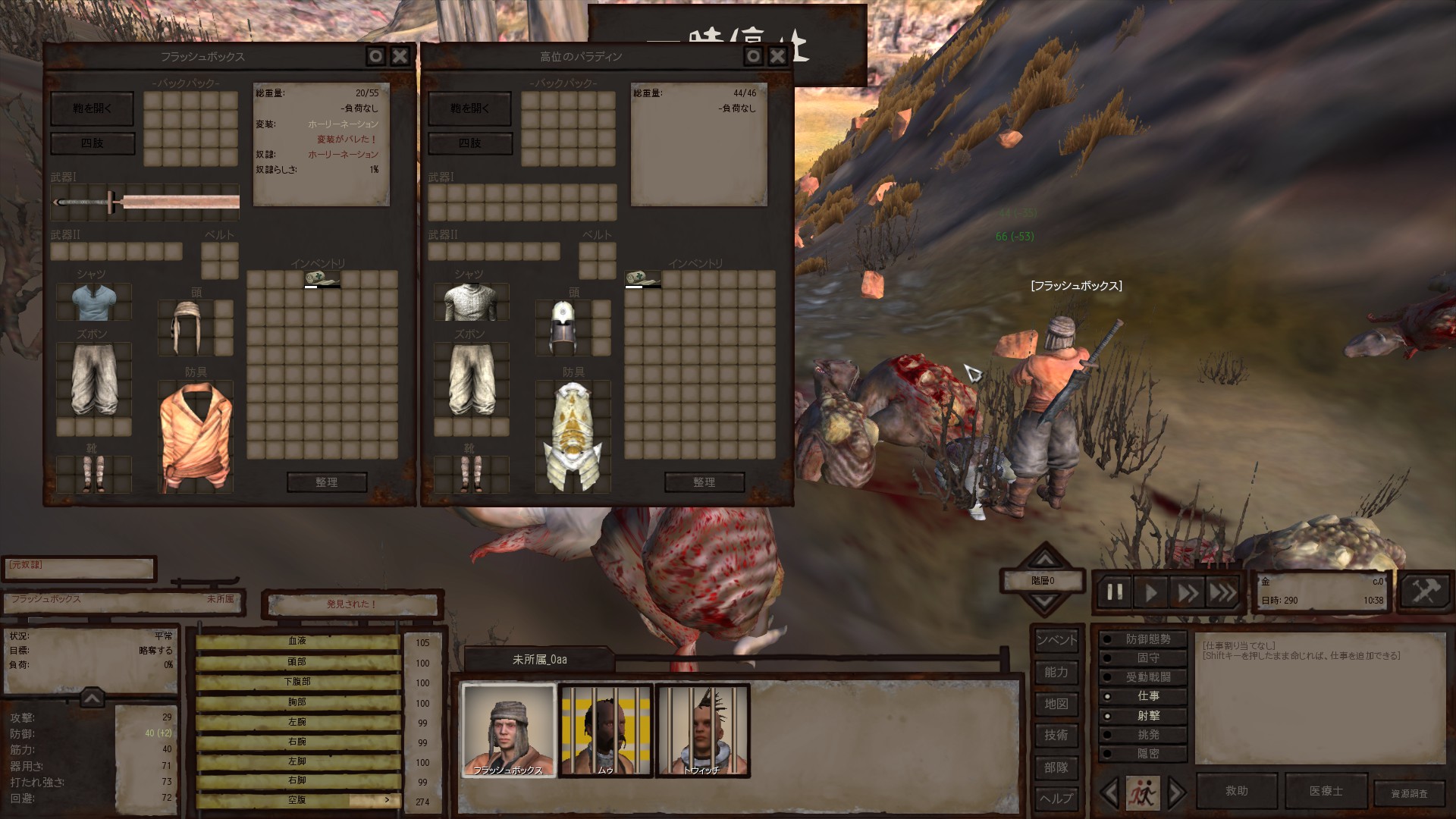Select caged ムゥ character portrait

tap(605, 730)
